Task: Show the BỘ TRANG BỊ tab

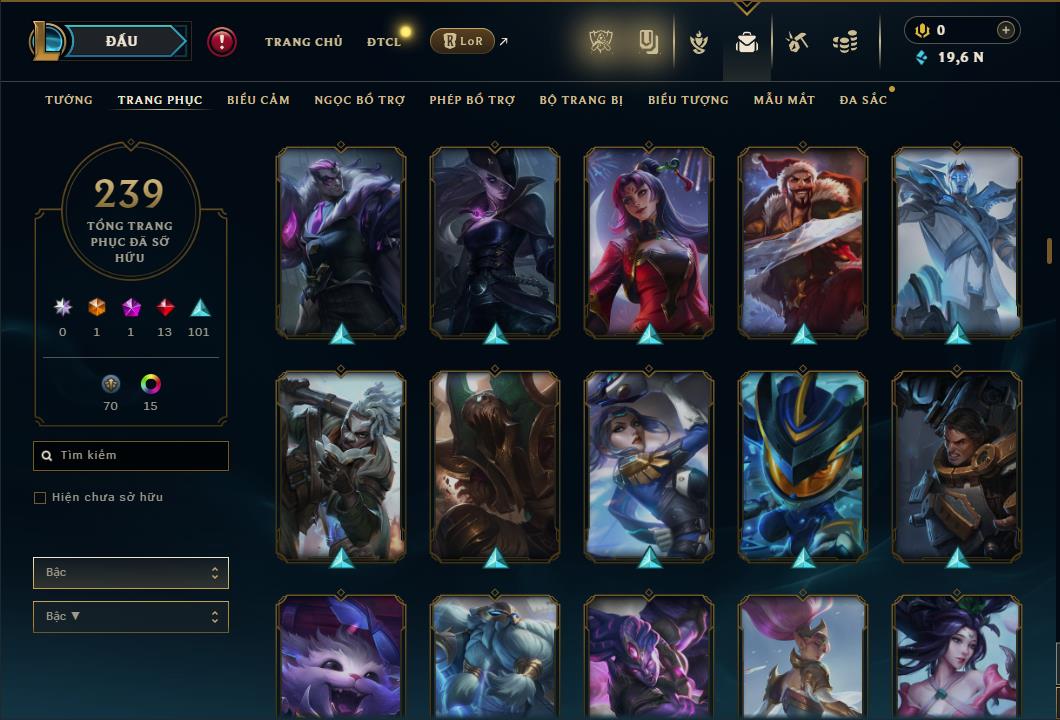Action: click(x=581, y=100)
